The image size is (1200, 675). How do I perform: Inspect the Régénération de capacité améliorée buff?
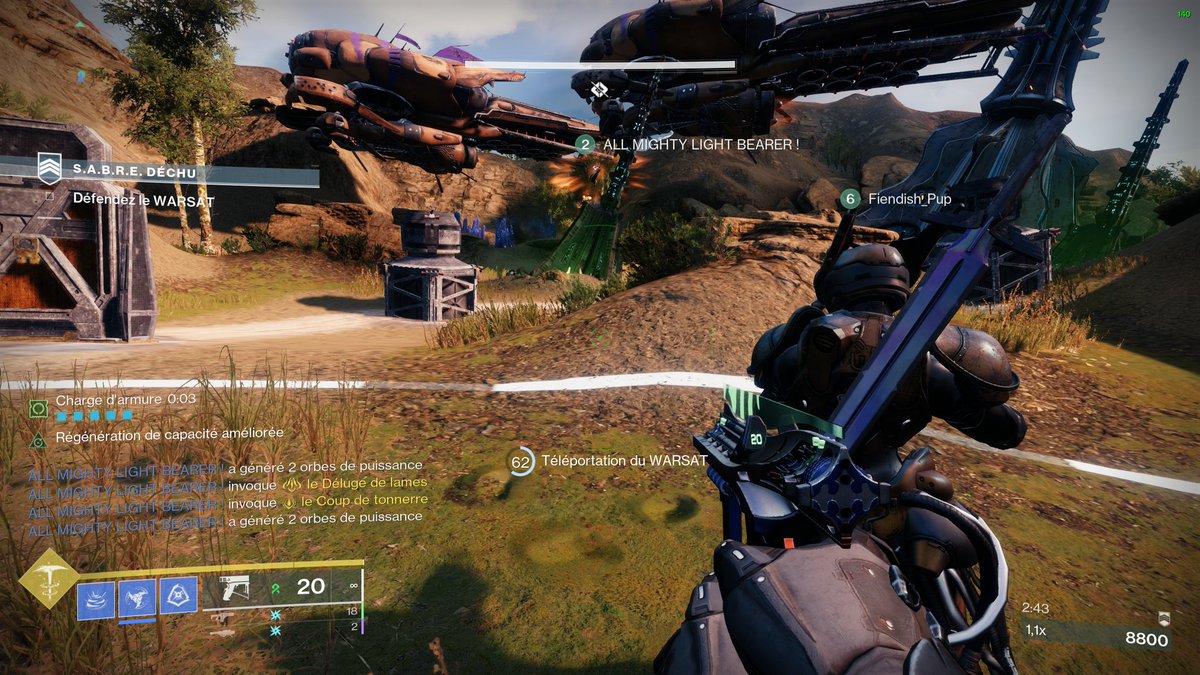click(38, 439)
